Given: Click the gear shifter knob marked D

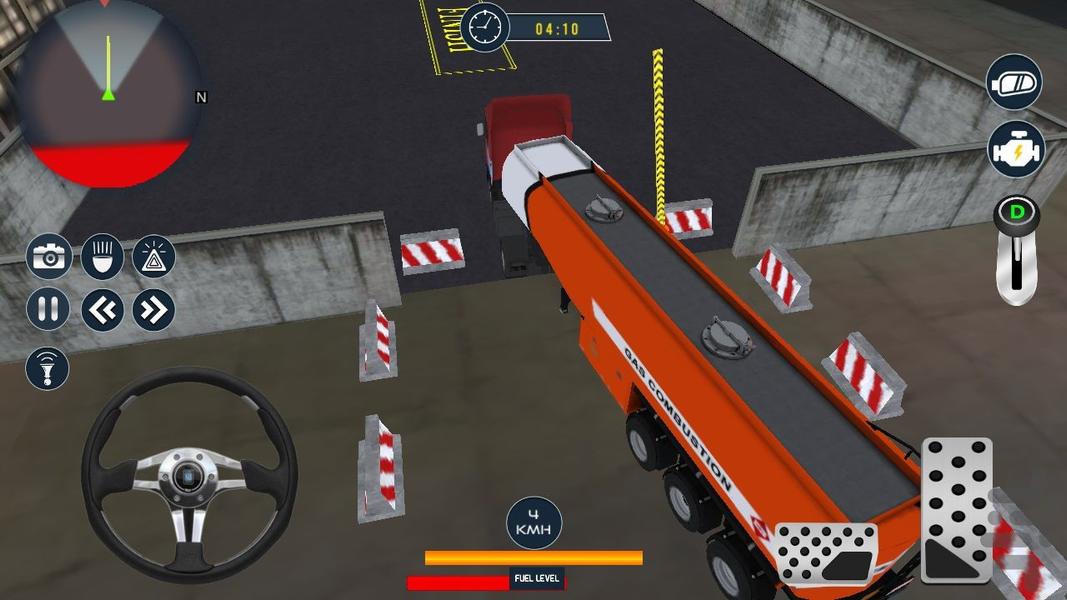Looking at the screenshot, I should [1017, 214].
